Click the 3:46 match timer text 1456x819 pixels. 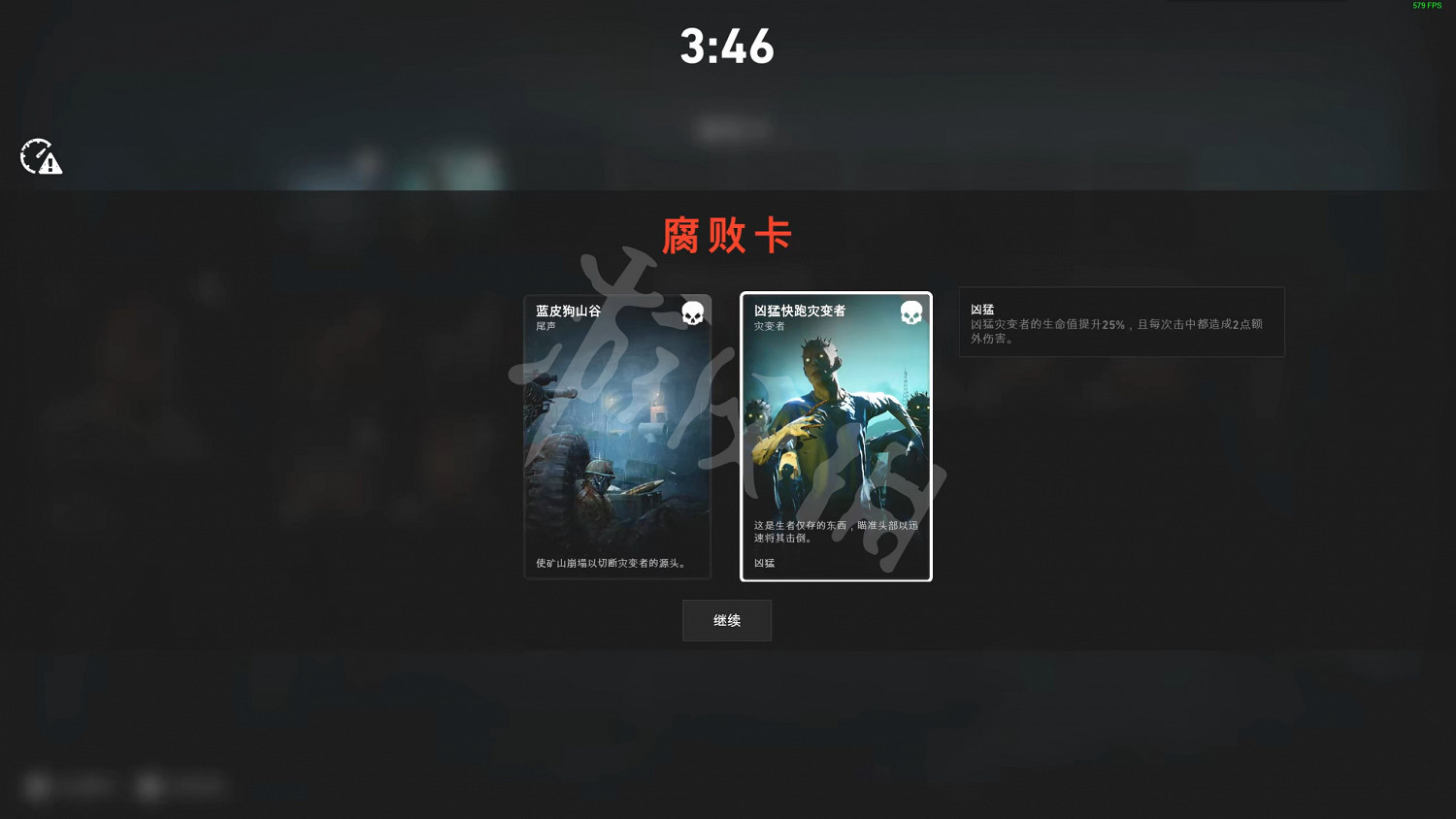click(x=726, y=47)
